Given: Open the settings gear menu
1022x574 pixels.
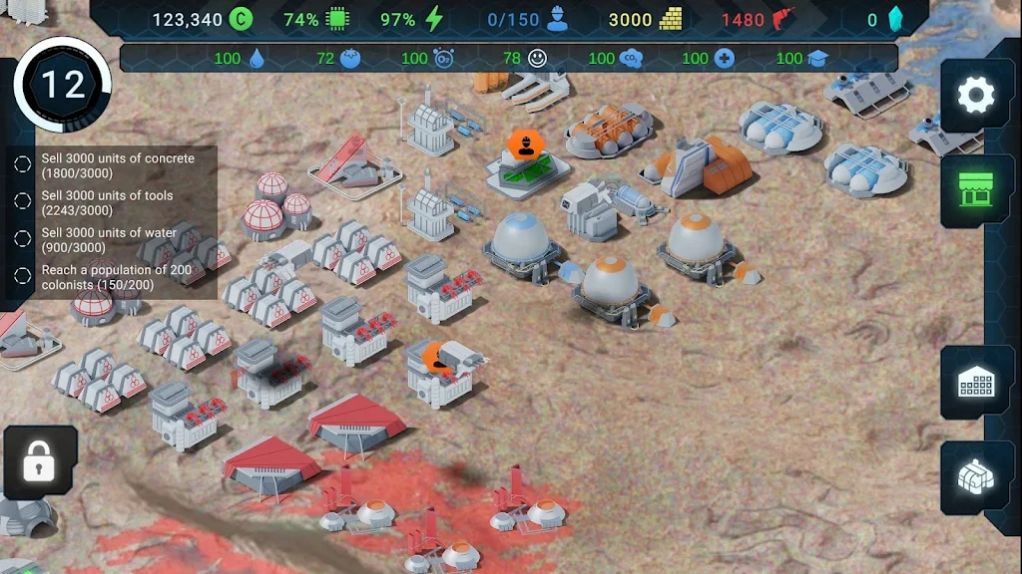Looking at the screenshot, I should click(975, 96).
